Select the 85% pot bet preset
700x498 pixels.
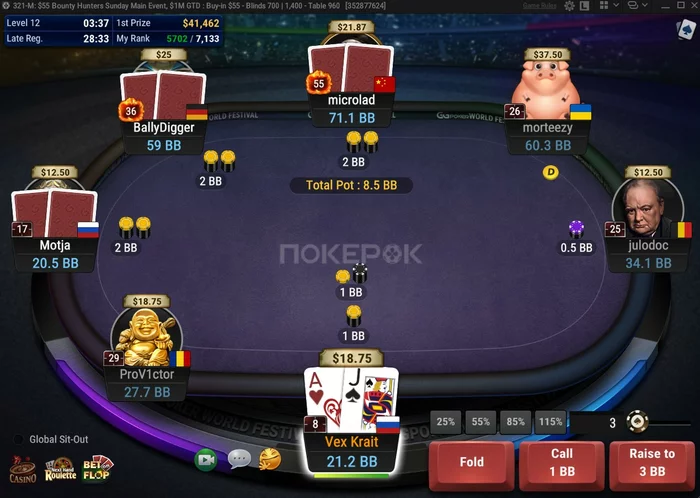515,422
